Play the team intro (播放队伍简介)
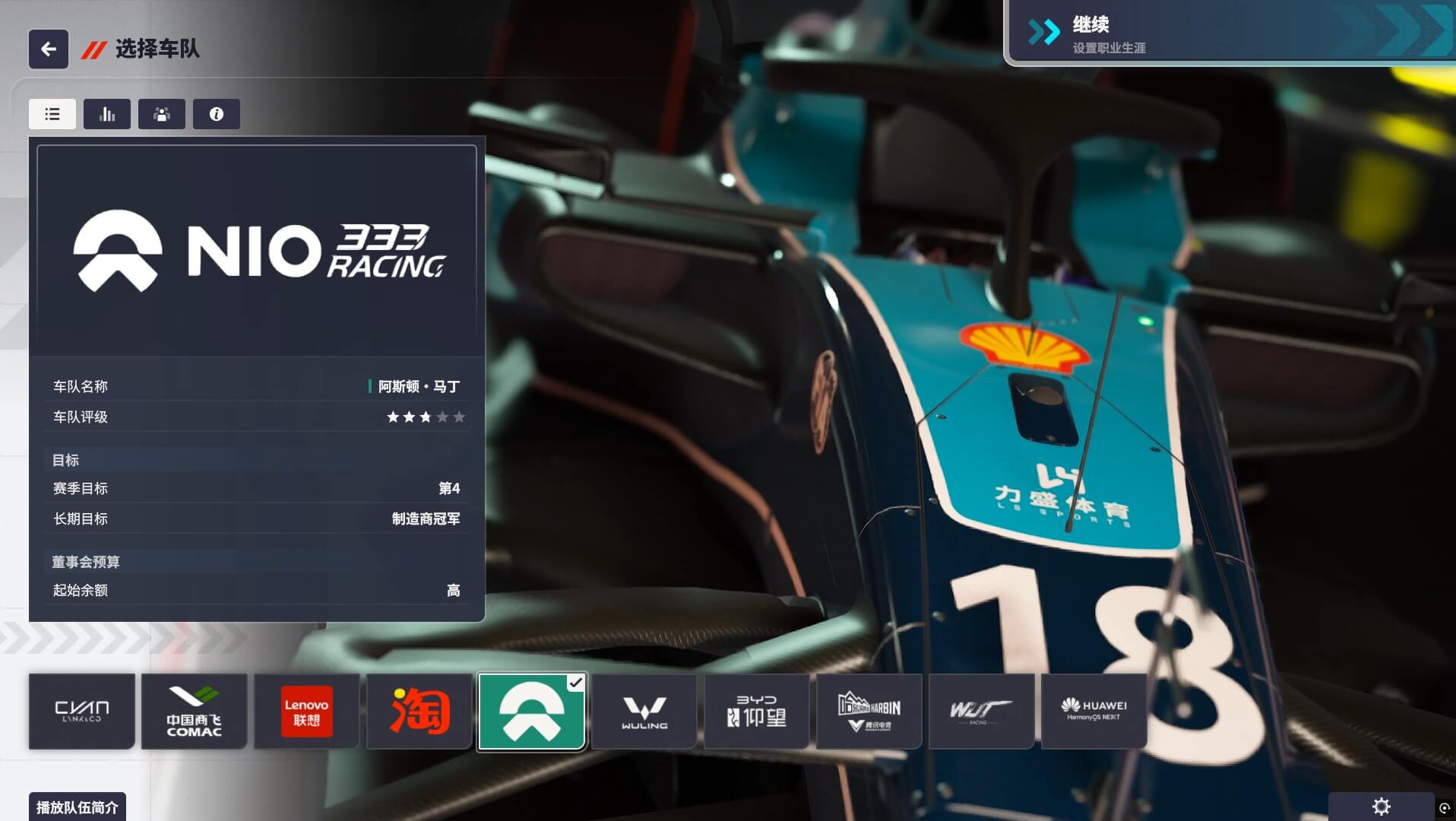Image resolution: width=1456 pixels, height=821 pixels. (78, 807)
